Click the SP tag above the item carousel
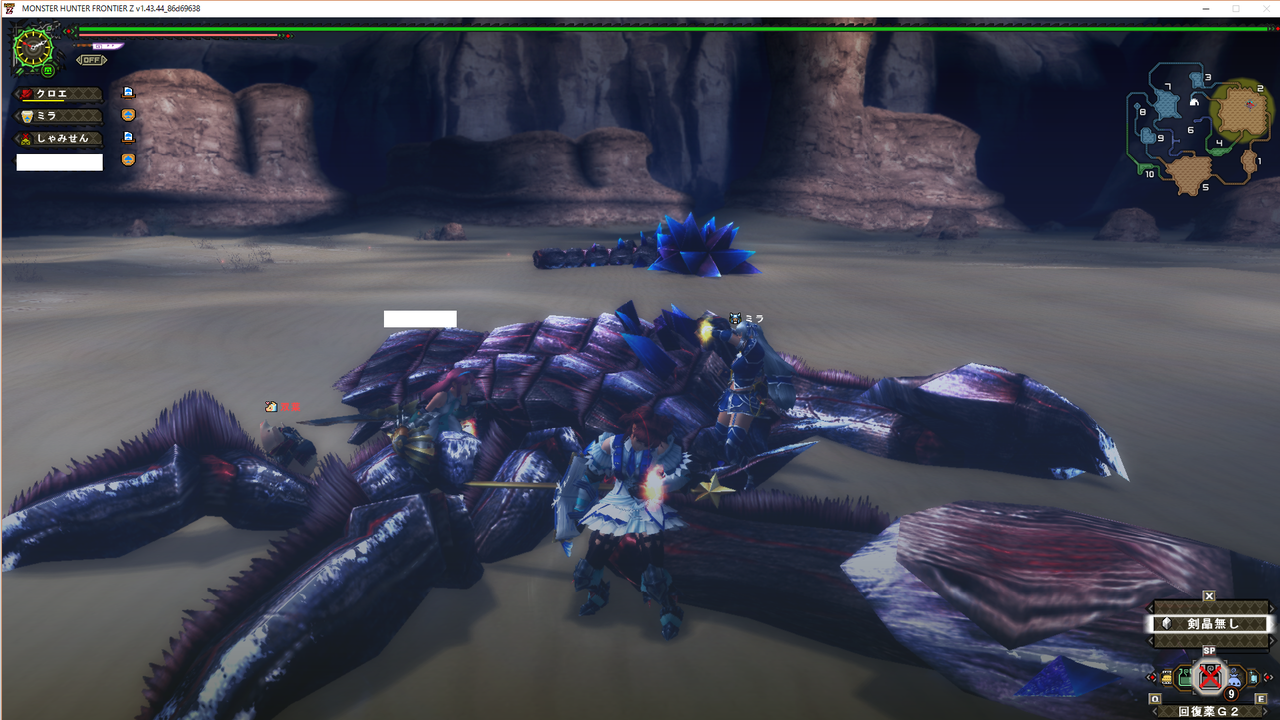Viewport: 1280px width, 720px height. click(x=1210, y=650)
